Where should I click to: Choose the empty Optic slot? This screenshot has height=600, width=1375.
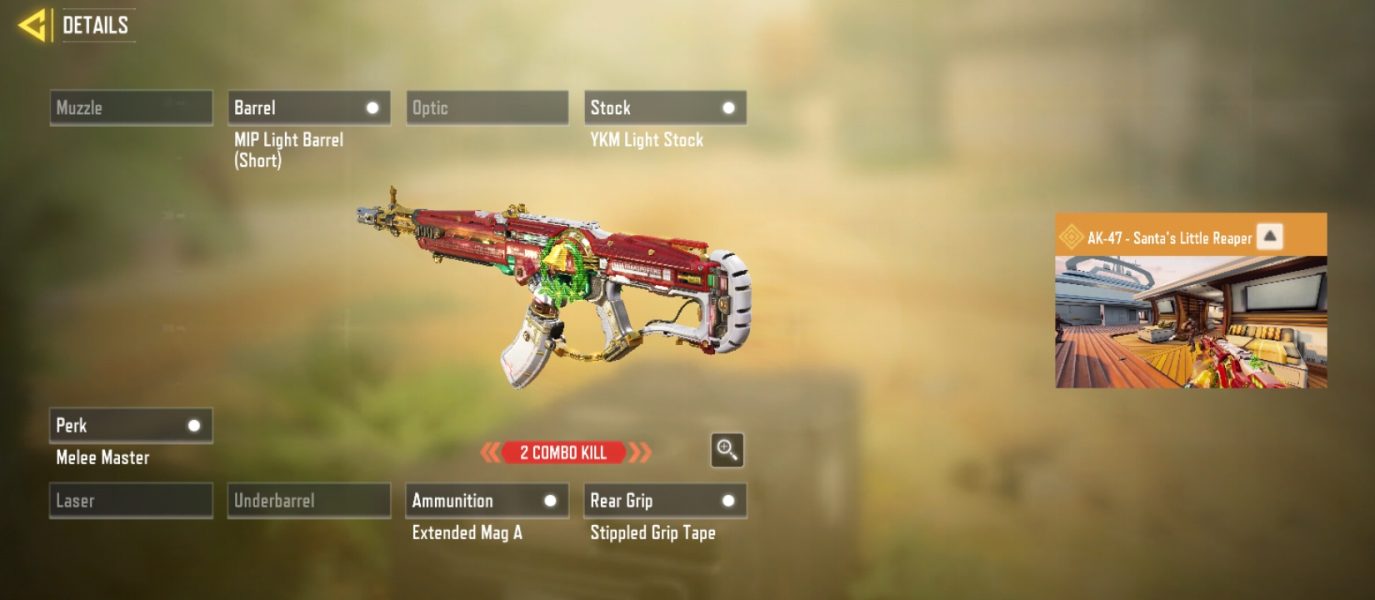tap(487, 108)
